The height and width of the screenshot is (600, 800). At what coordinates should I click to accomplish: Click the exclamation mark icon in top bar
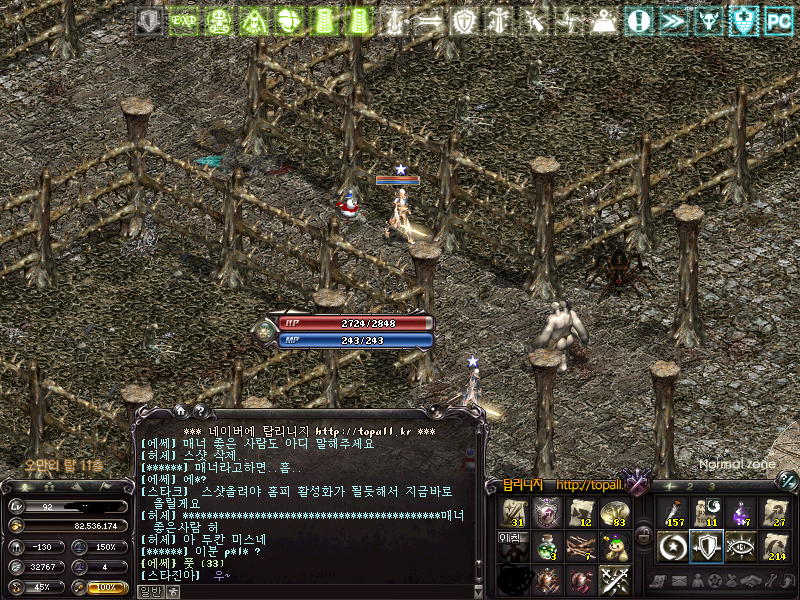[639, 20]
